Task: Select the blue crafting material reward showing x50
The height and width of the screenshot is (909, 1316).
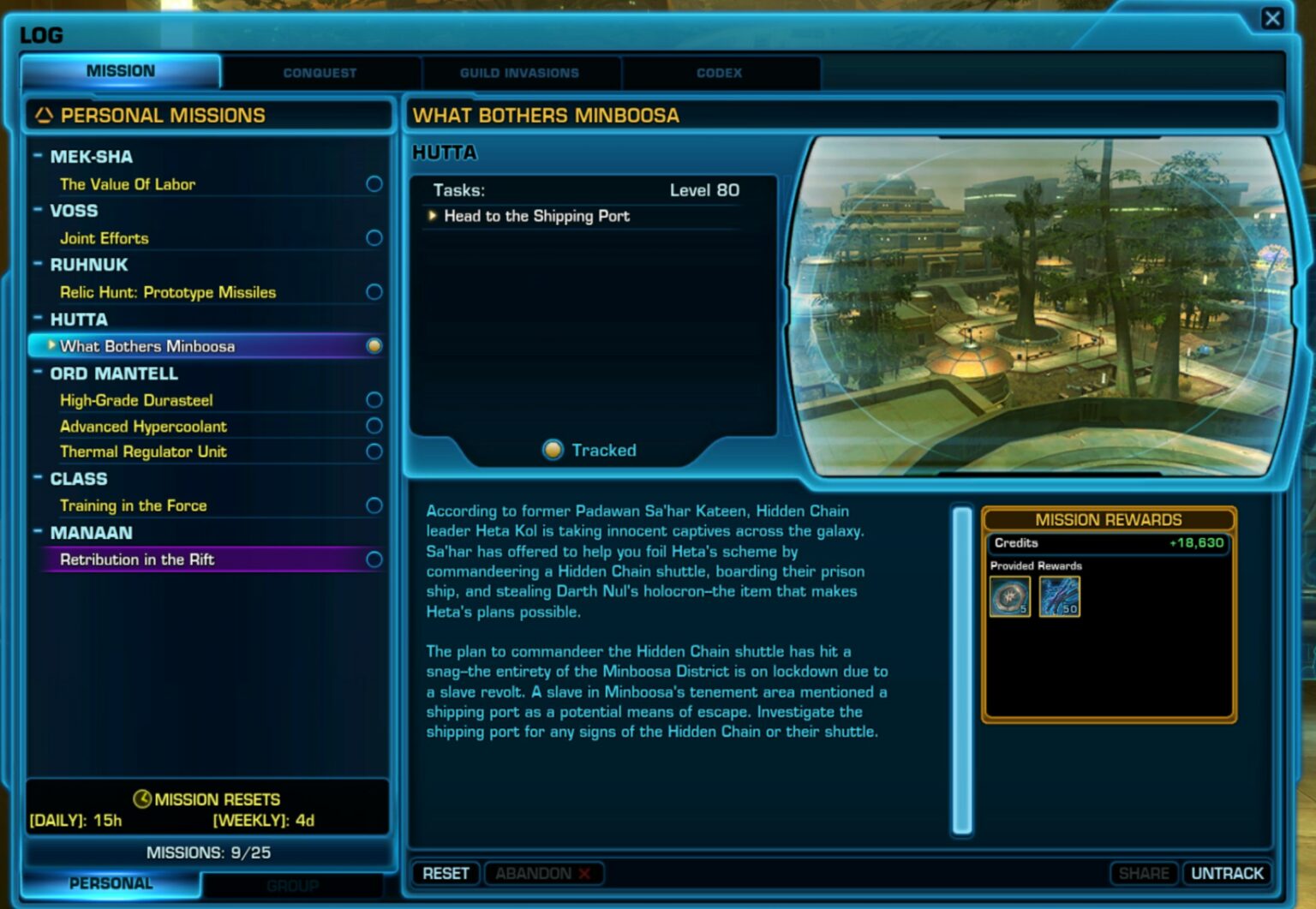Action: [1060, 596]
